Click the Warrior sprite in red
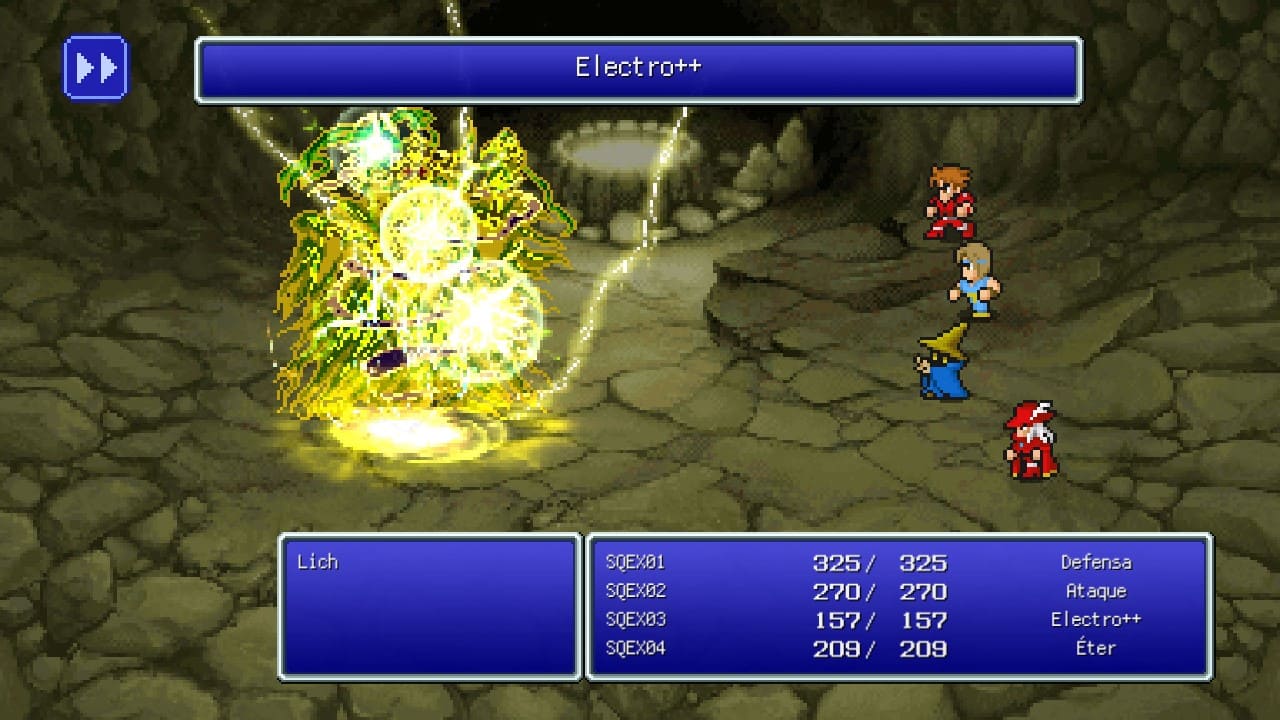Viewport: 1280px width, 720px height. (950, 200)
